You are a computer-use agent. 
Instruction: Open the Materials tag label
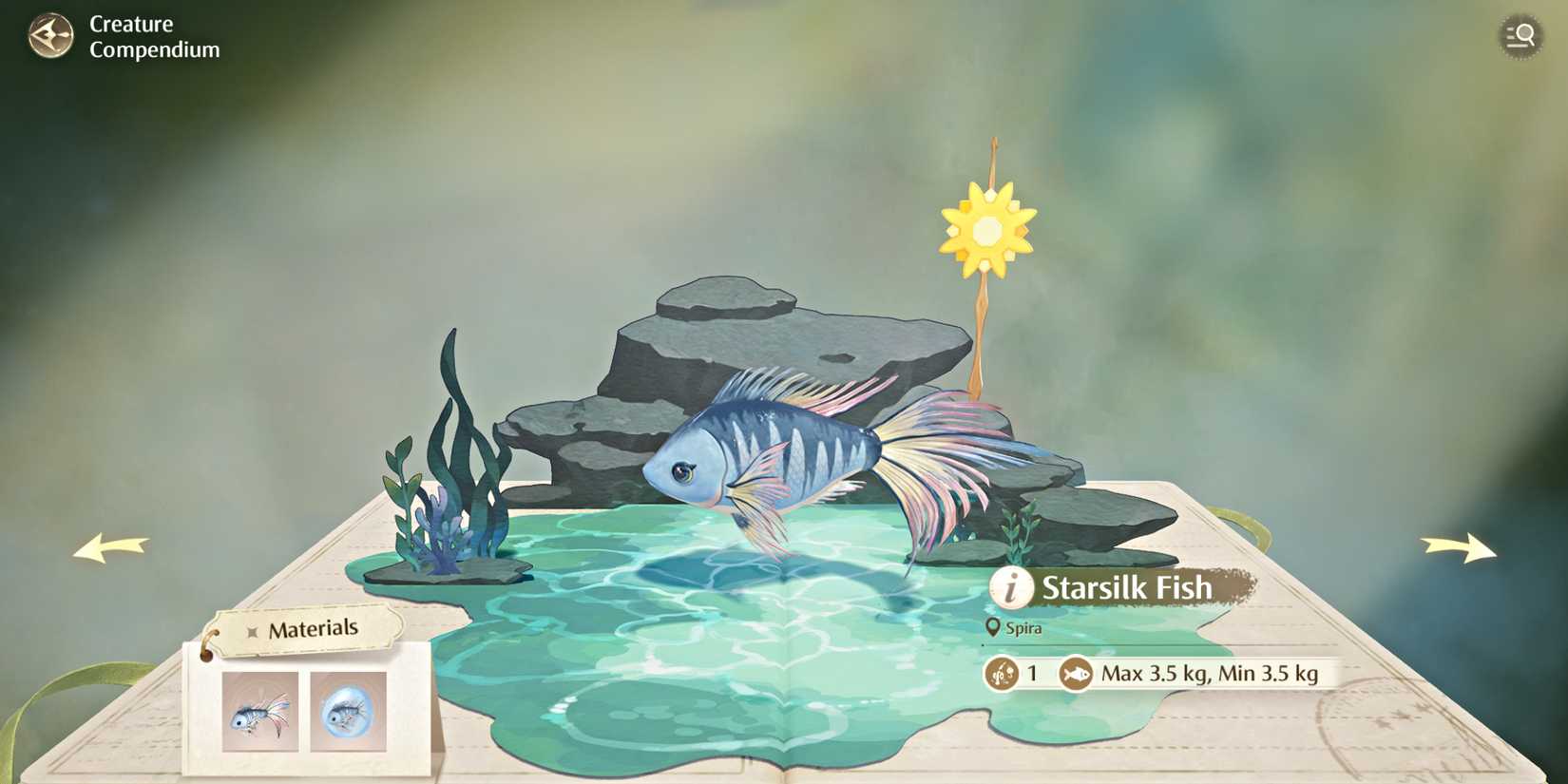pos(314,627)
